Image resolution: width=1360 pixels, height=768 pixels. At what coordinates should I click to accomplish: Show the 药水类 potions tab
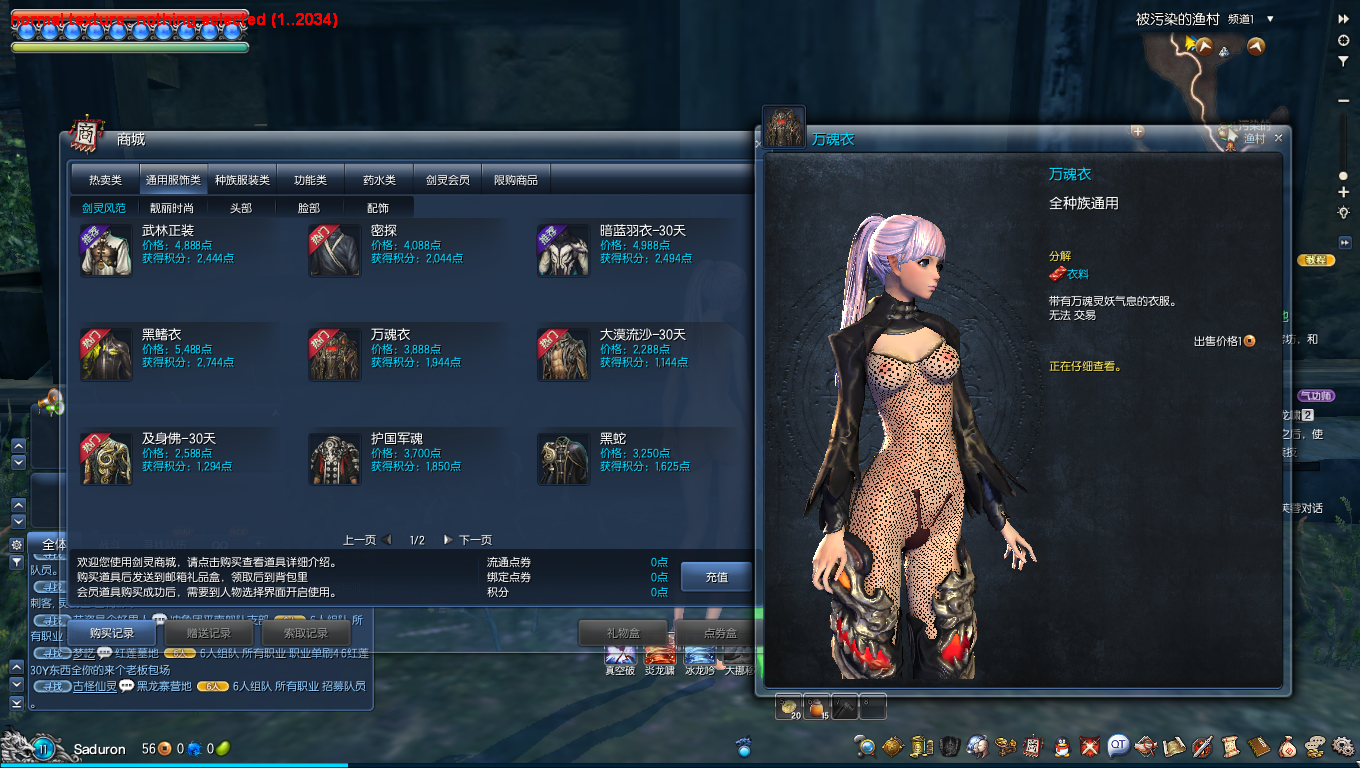pos(379,180)
